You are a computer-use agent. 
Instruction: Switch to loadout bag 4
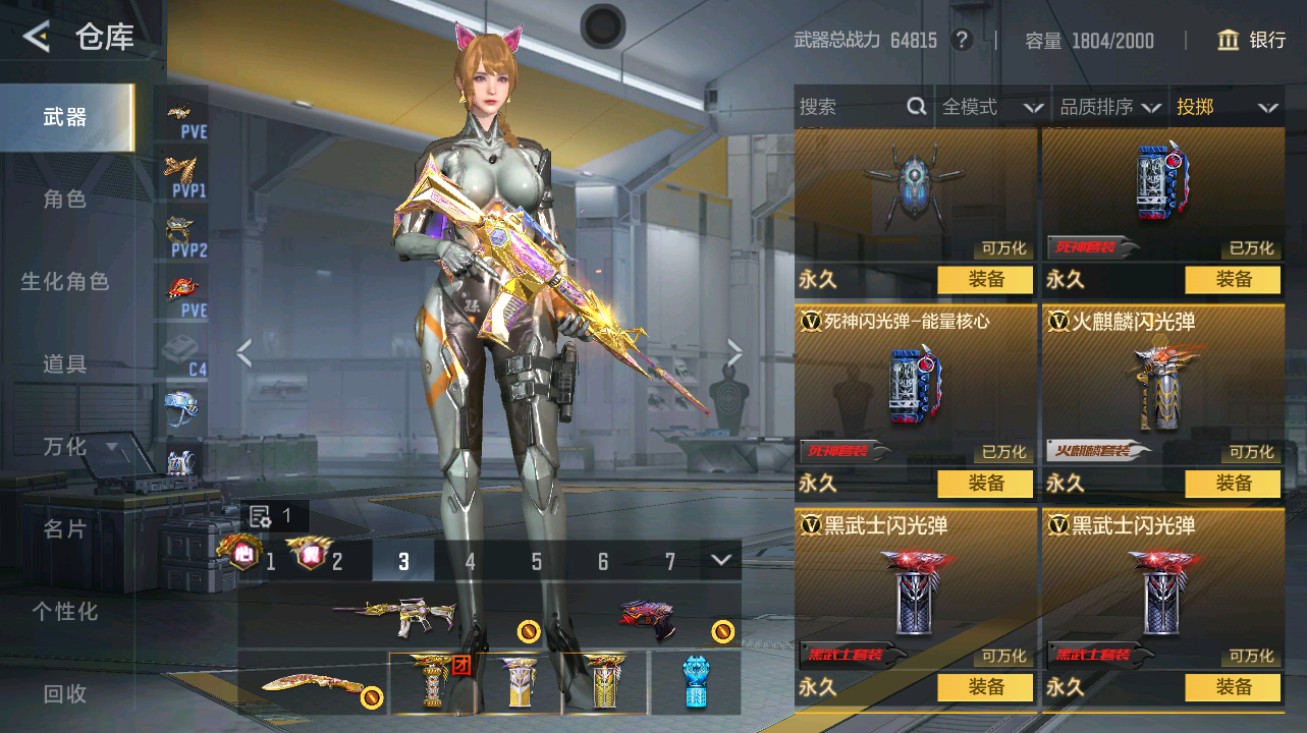(x=469, y=561)
